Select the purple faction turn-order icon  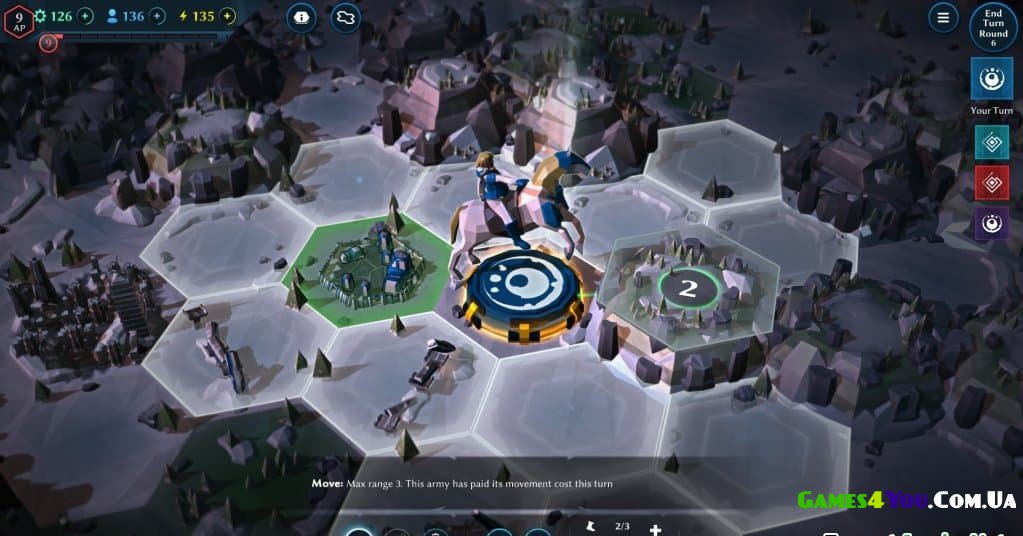992,224
